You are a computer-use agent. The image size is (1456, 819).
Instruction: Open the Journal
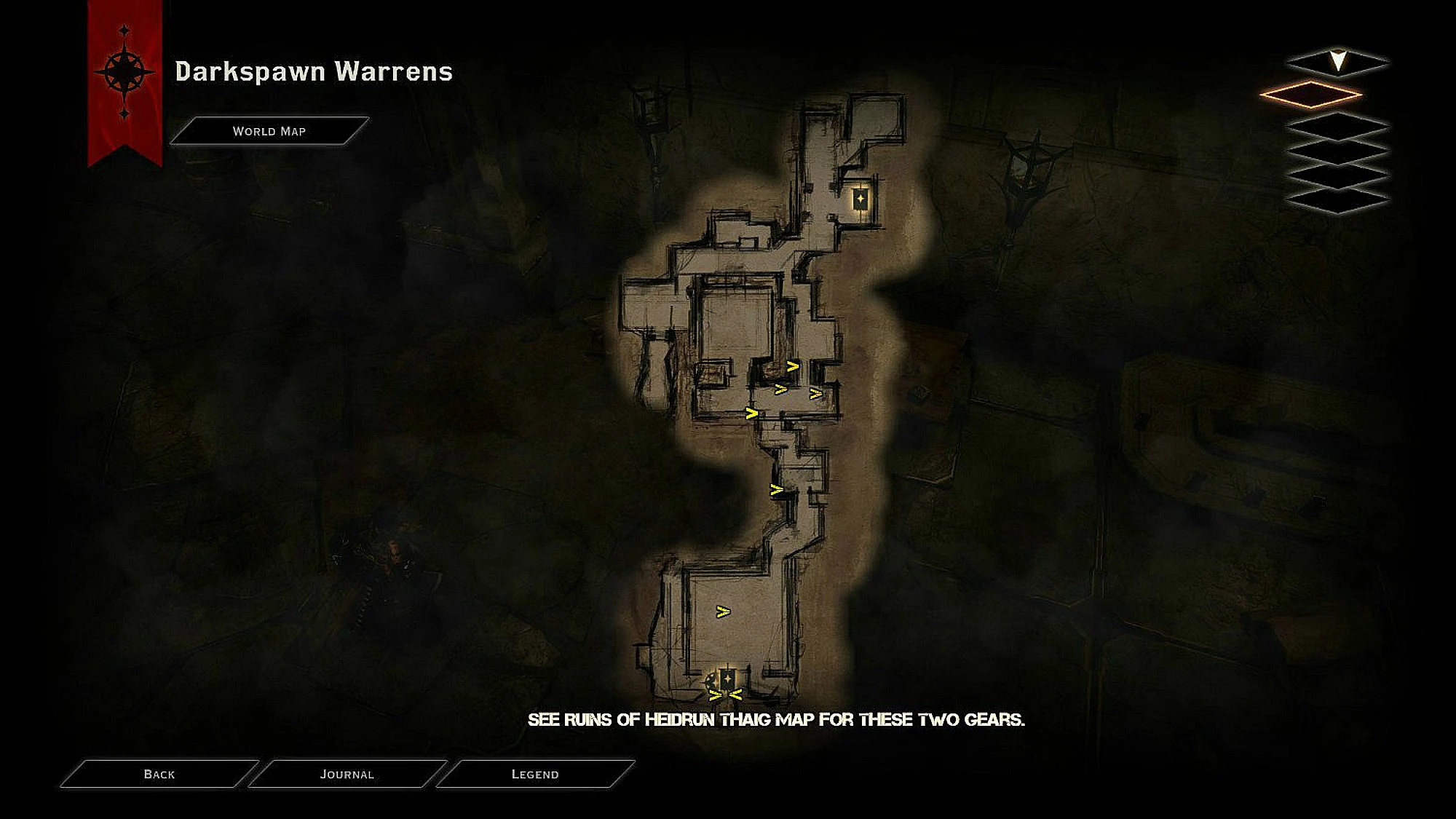(x=347, y=774)
